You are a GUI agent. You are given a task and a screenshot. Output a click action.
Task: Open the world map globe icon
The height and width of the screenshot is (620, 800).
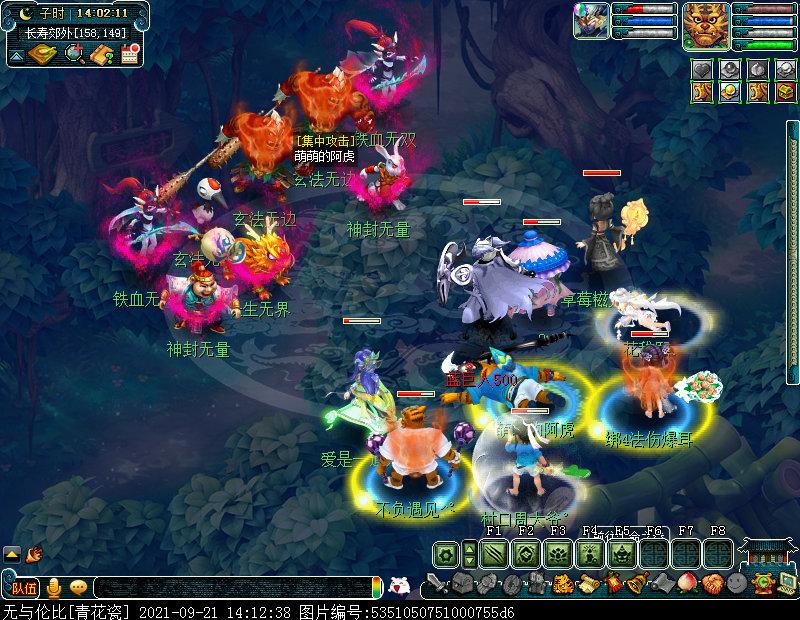coord(73,53)
